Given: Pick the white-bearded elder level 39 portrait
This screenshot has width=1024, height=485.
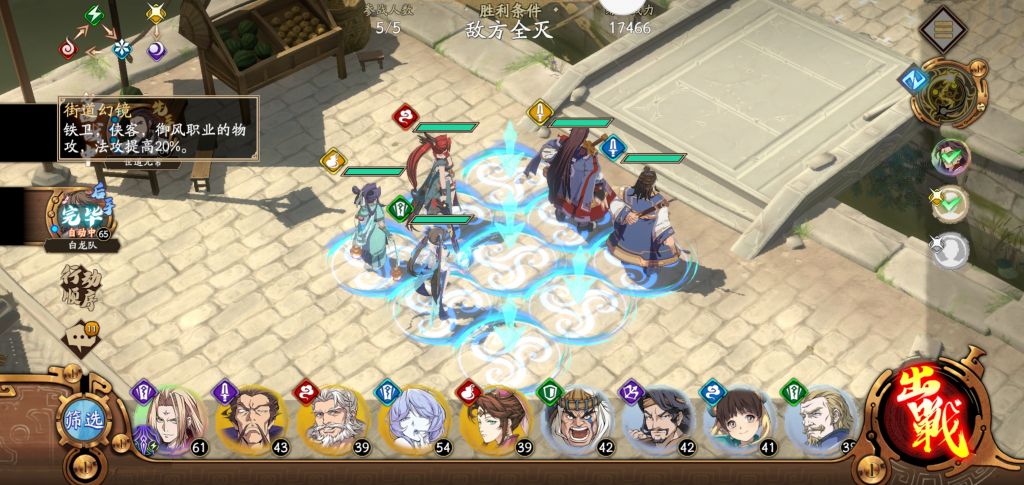Looking at the screenshot, I should click(331, 421).
